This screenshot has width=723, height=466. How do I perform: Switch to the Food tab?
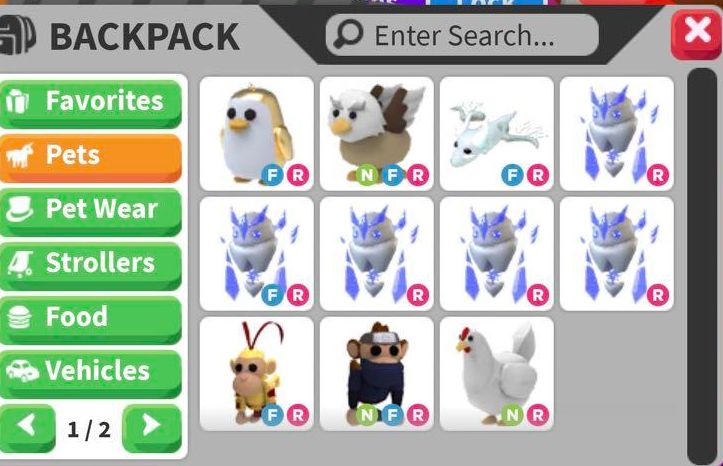tap(92, 317)
